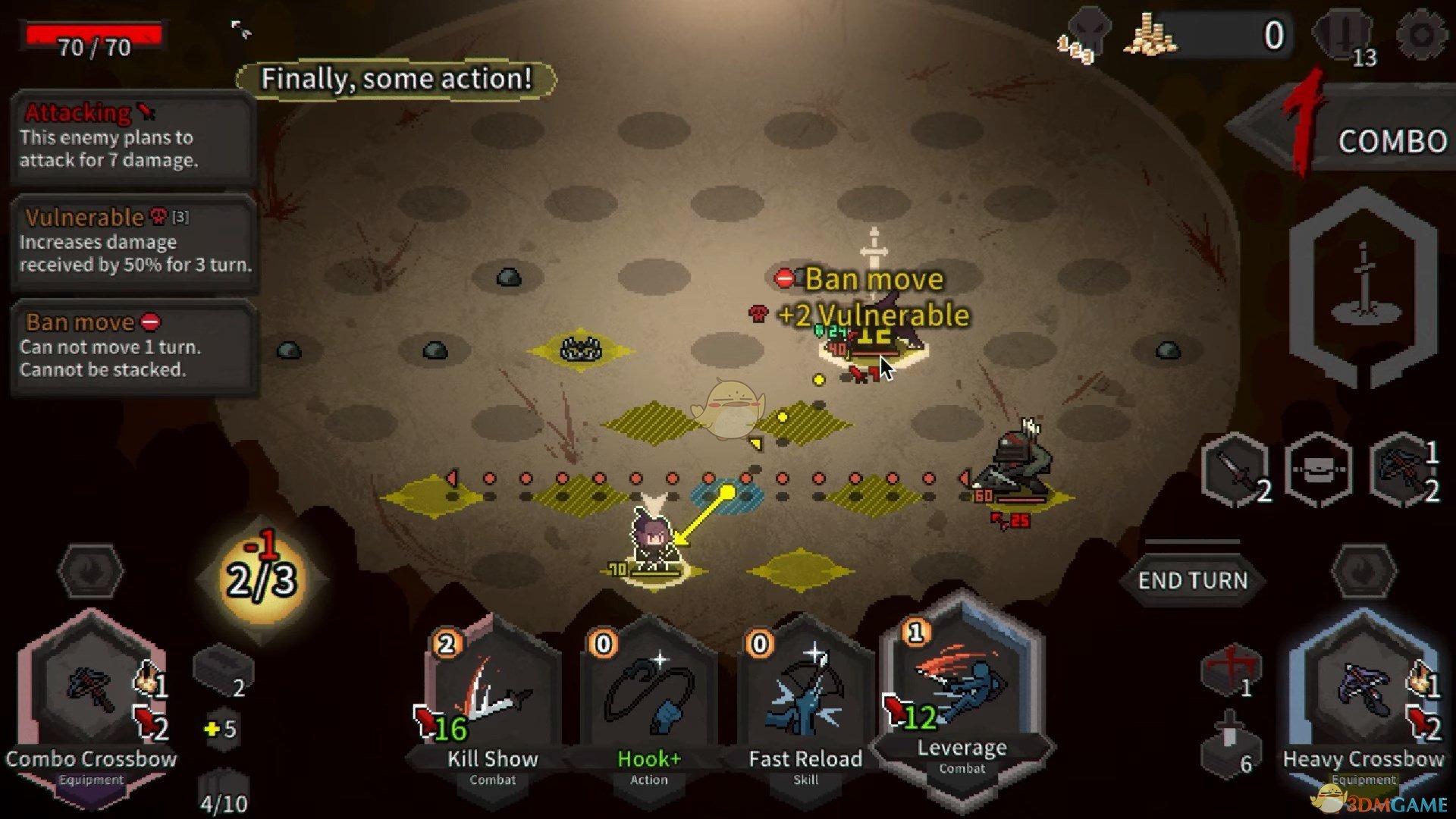Select the large sword hexagon slot
This screenshot has width=1456, height=819.
[x=1363, y=288]
